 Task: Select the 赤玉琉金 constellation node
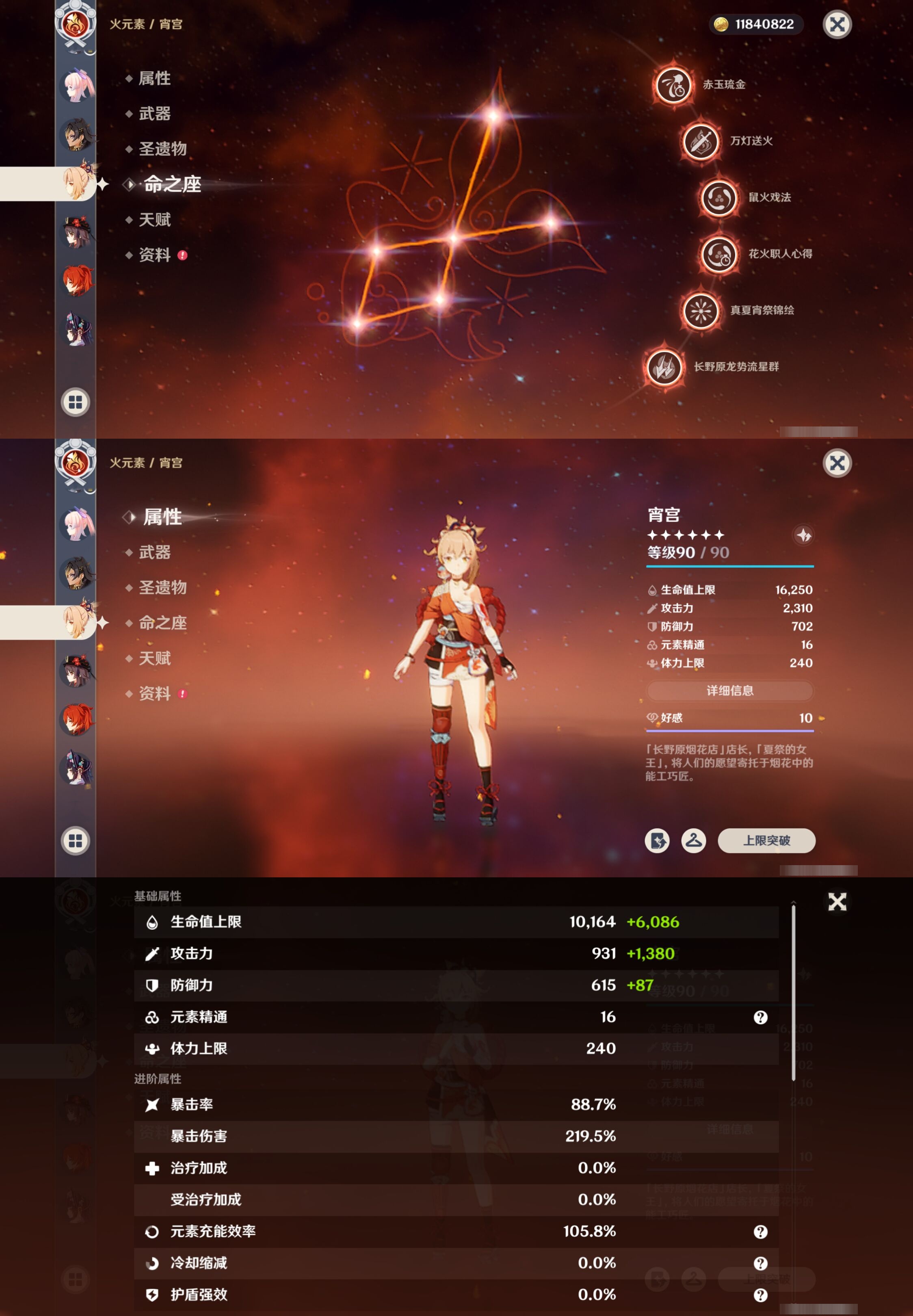673,85
